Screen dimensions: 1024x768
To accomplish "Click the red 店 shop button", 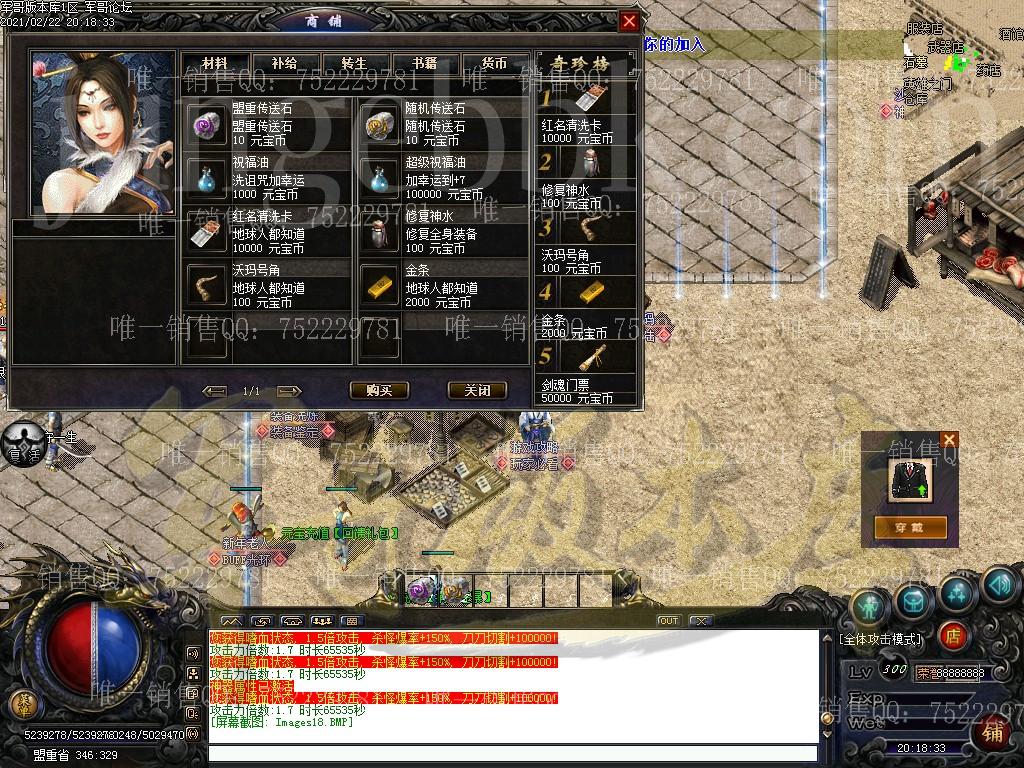I will [953, 634].
